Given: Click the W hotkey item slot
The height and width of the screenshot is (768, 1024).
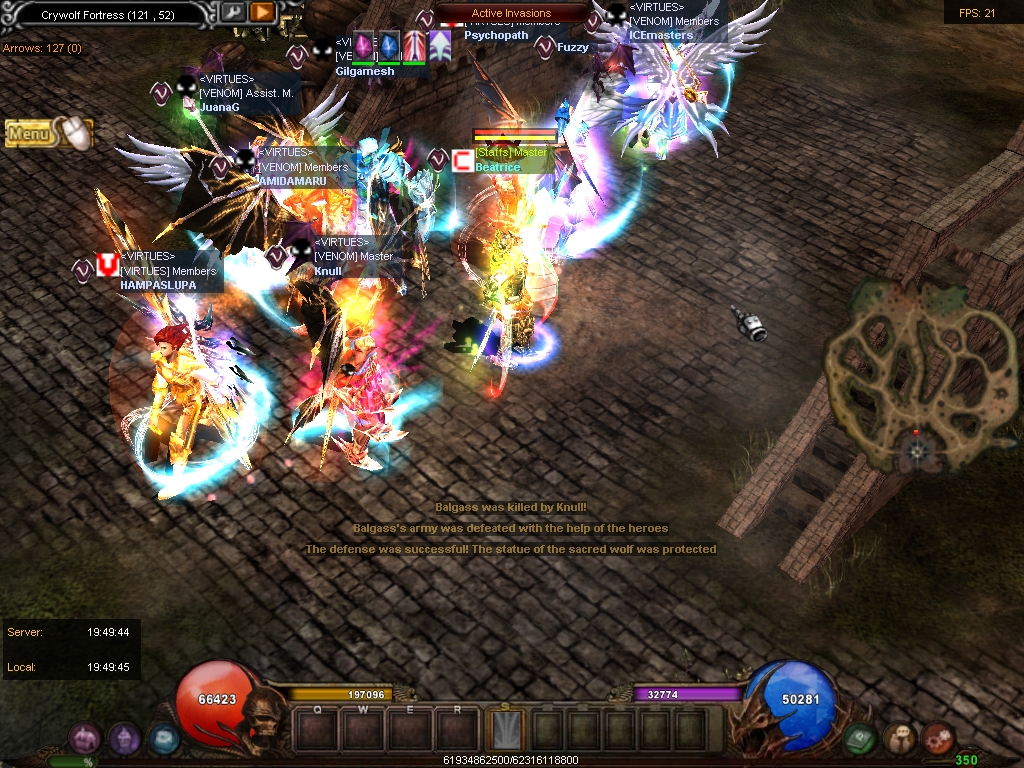Looking at the screenshot, I should click(x=363, y=730).
